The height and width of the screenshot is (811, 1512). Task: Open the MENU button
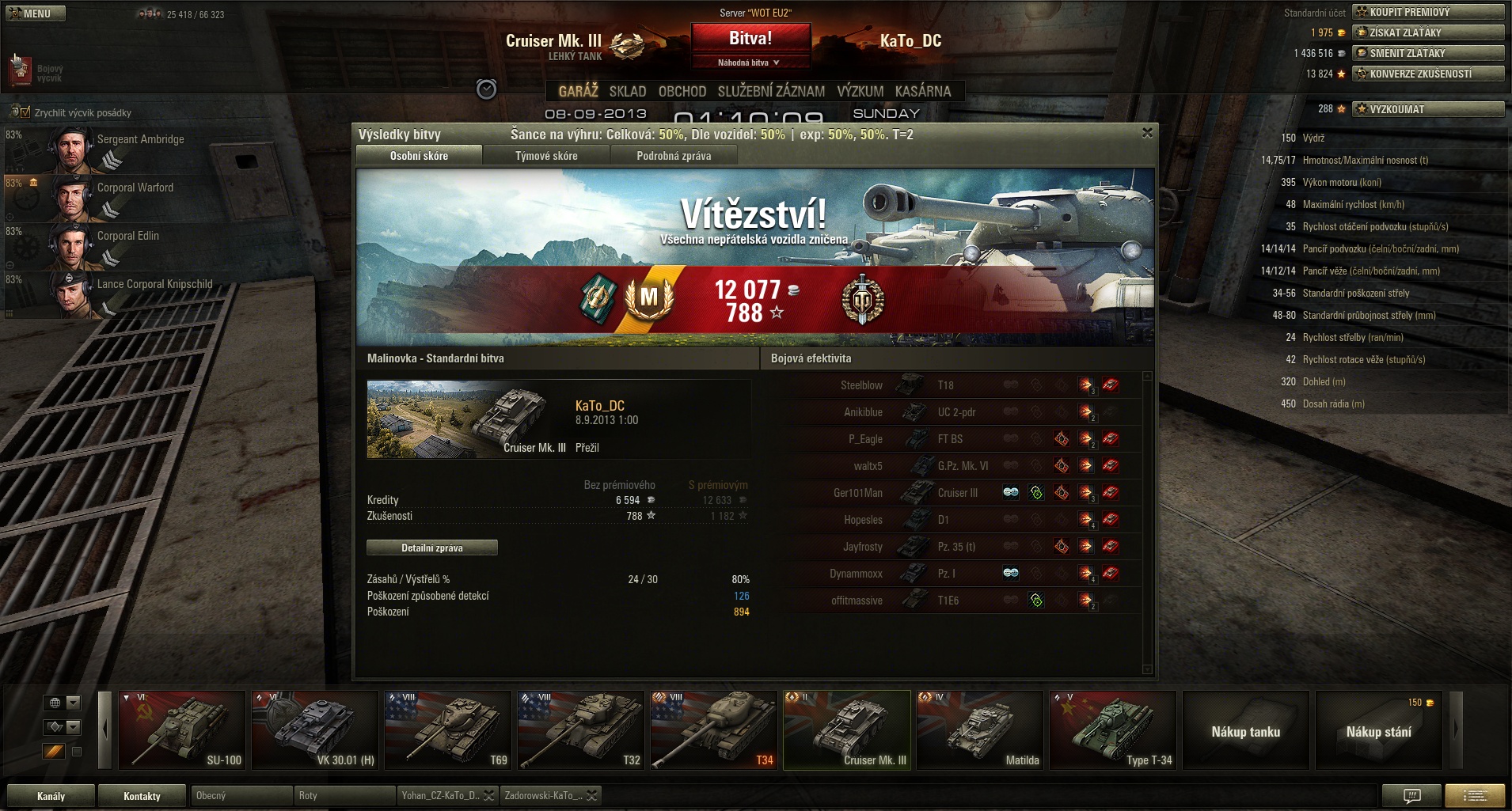[36, 13]
